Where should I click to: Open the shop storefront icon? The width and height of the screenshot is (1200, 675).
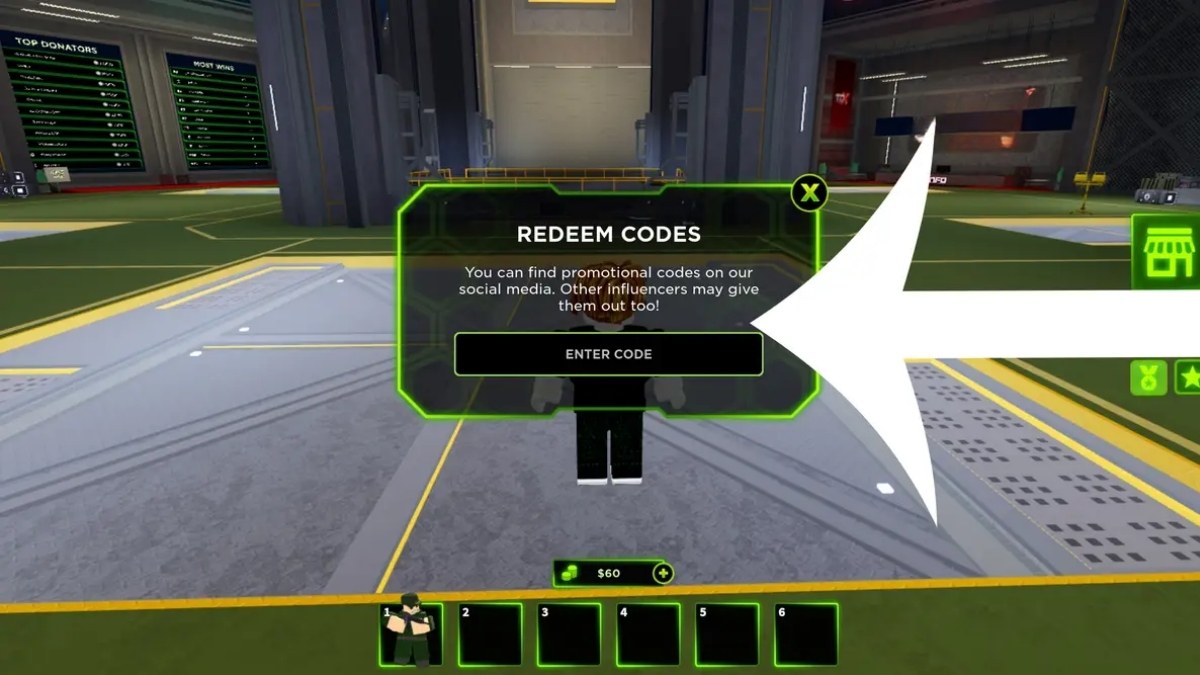pos(1168,253)
